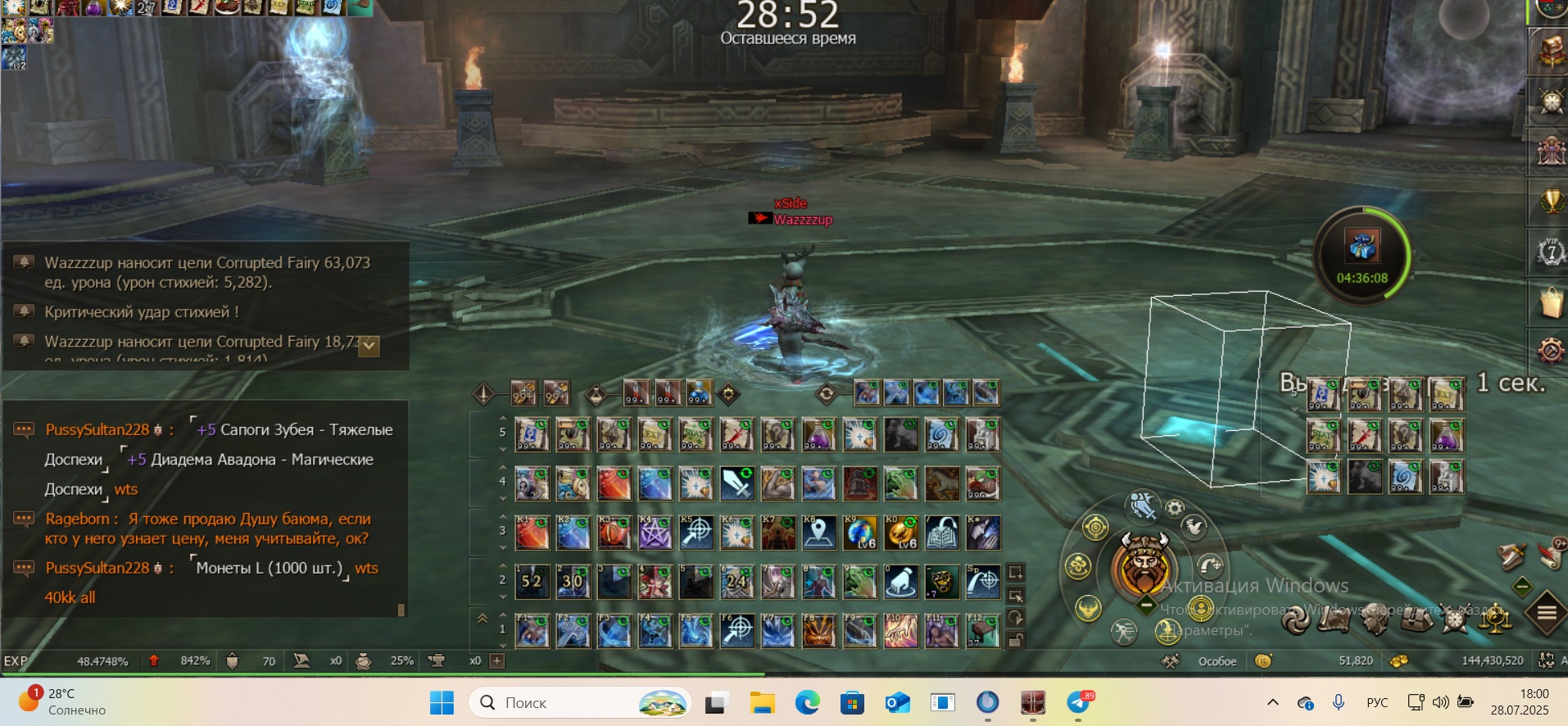Open the VIP 7 wreath menu
The image size is (1568, 726).
(x=1551, y=252)
